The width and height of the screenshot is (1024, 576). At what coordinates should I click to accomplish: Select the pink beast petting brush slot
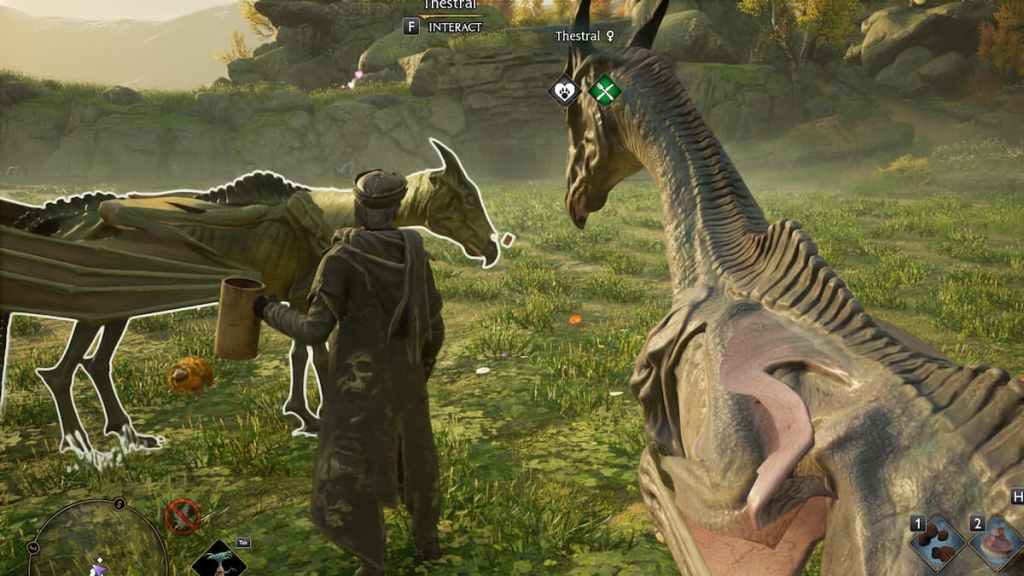click(x=996, y=544)
